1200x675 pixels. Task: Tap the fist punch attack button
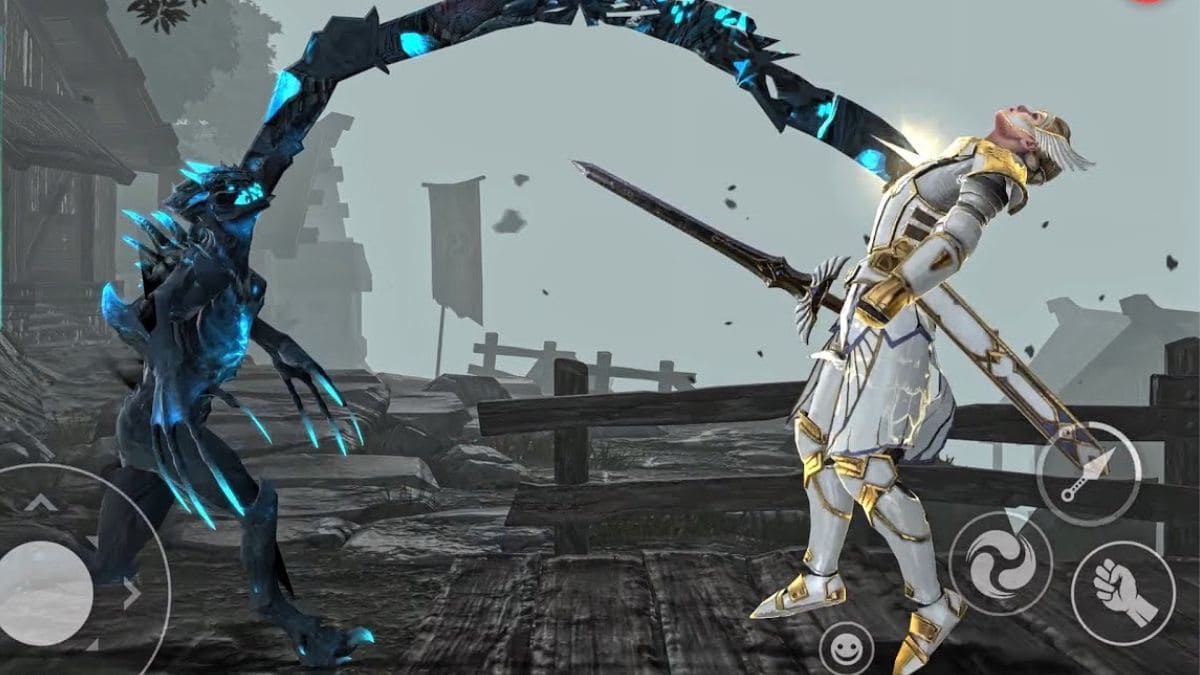1122,592
